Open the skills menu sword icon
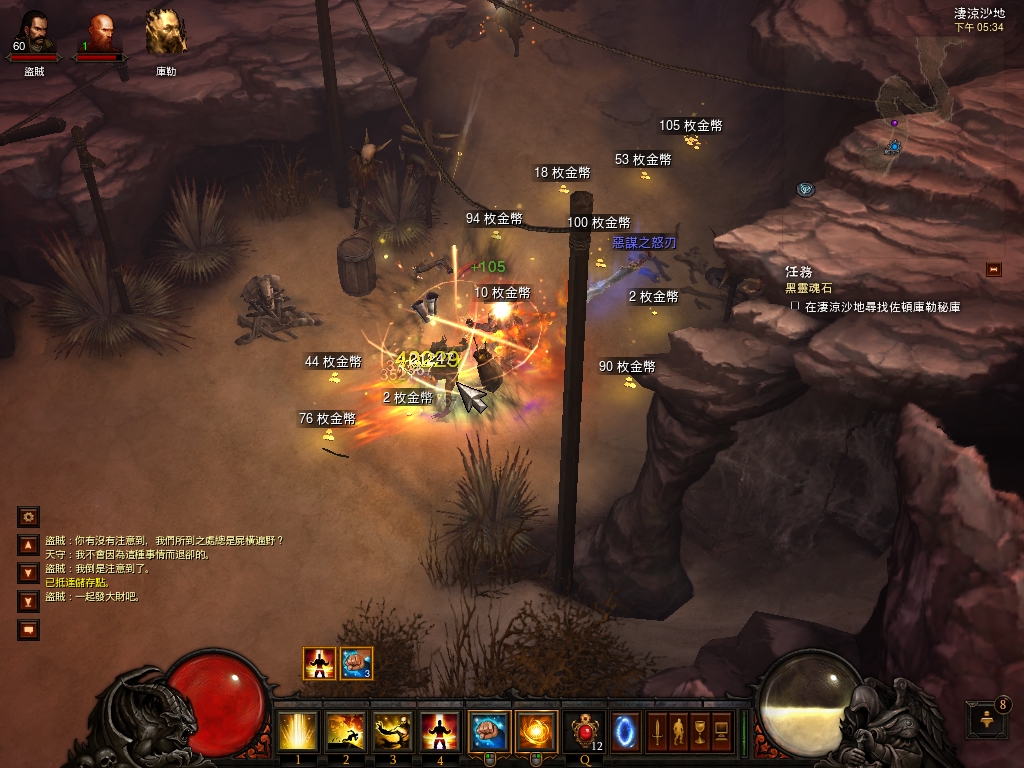The image size is (1024, 768). point(657,731)
